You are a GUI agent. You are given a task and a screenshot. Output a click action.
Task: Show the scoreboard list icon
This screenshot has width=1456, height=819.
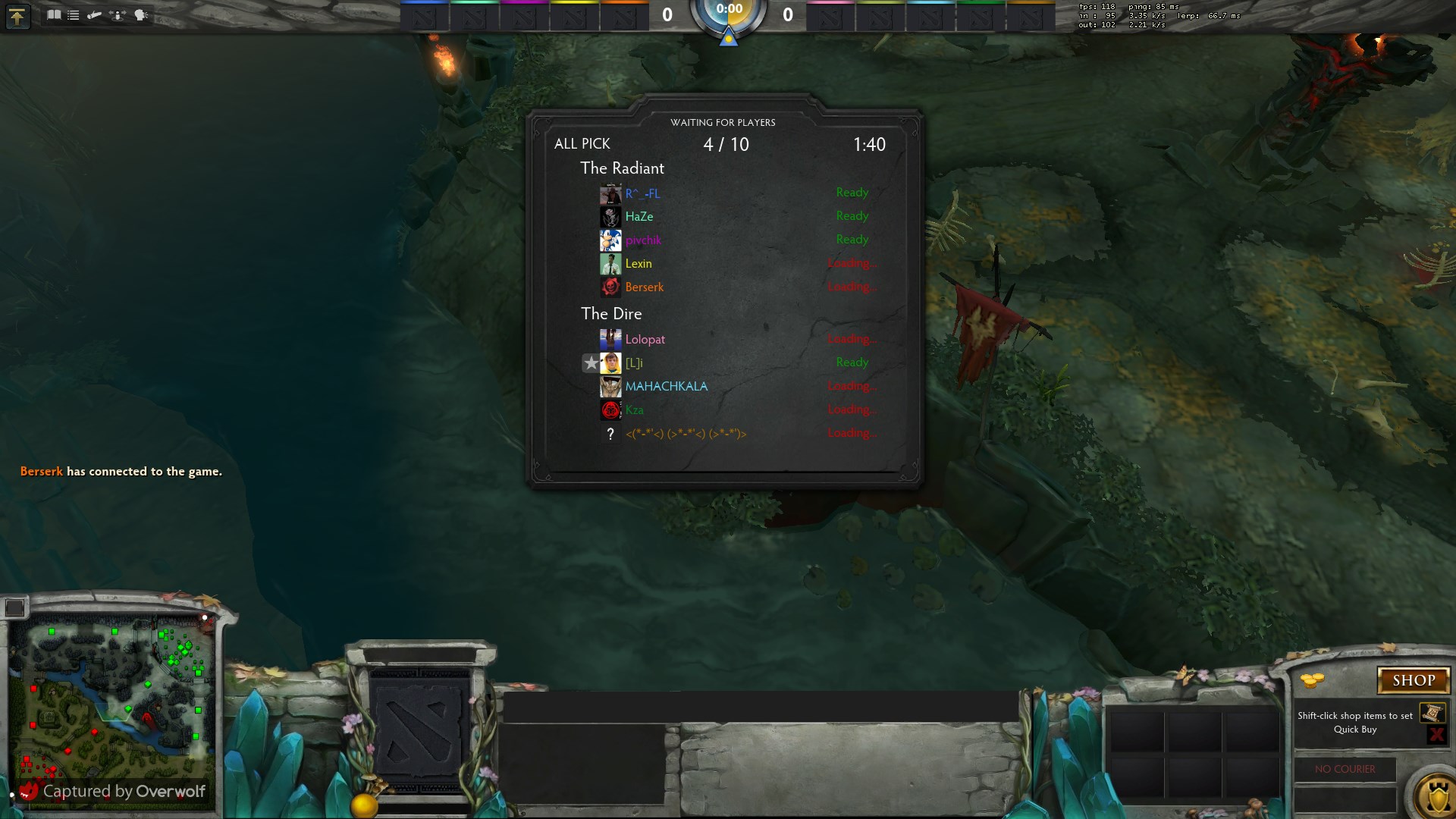tap(74, 14)
